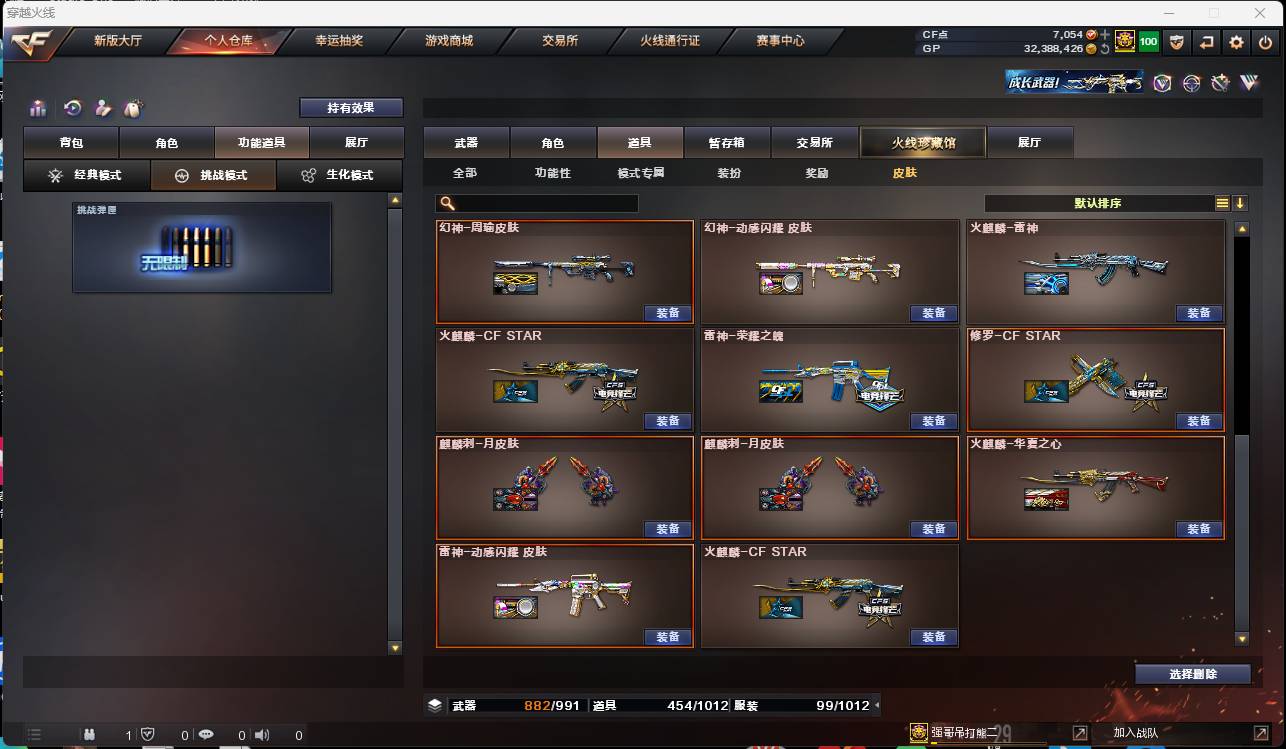The height and width of the screenshot is (749, 1286).
Task: Equip the 火麒麟-雷神 skin
Action: 1199,313
